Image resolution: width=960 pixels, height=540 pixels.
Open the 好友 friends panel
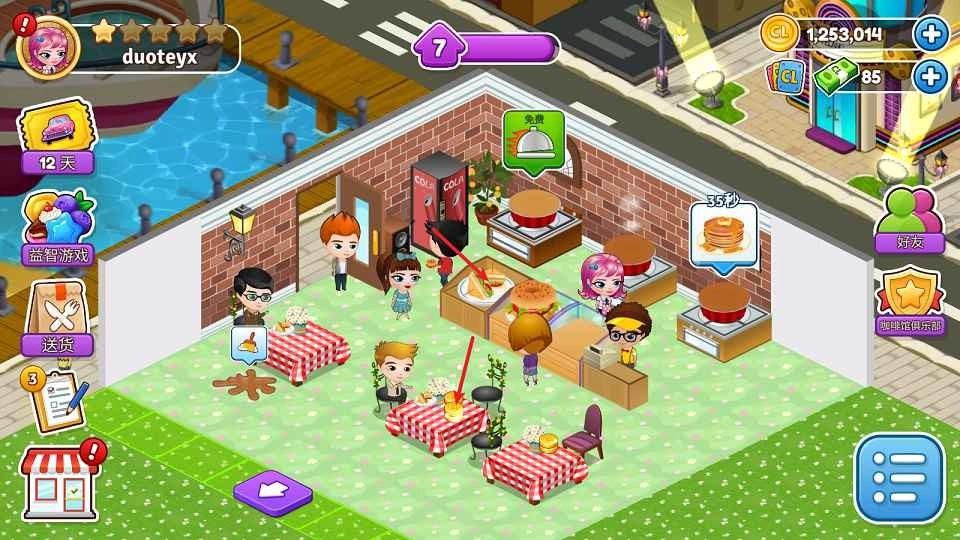[x=909, y=219]
